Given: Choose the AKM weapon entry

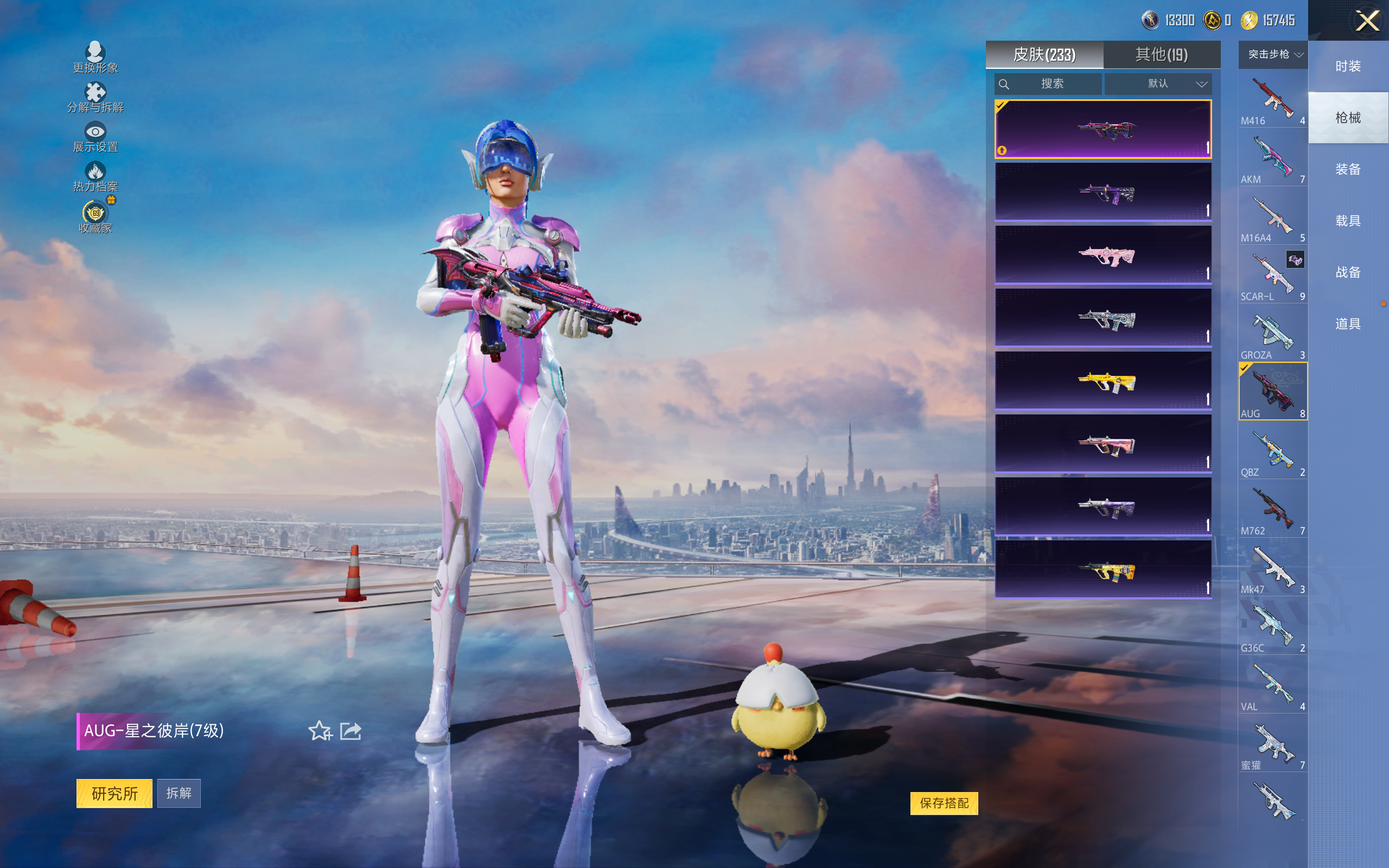Looking at the screenshot, I should [x=1272, y=159].
